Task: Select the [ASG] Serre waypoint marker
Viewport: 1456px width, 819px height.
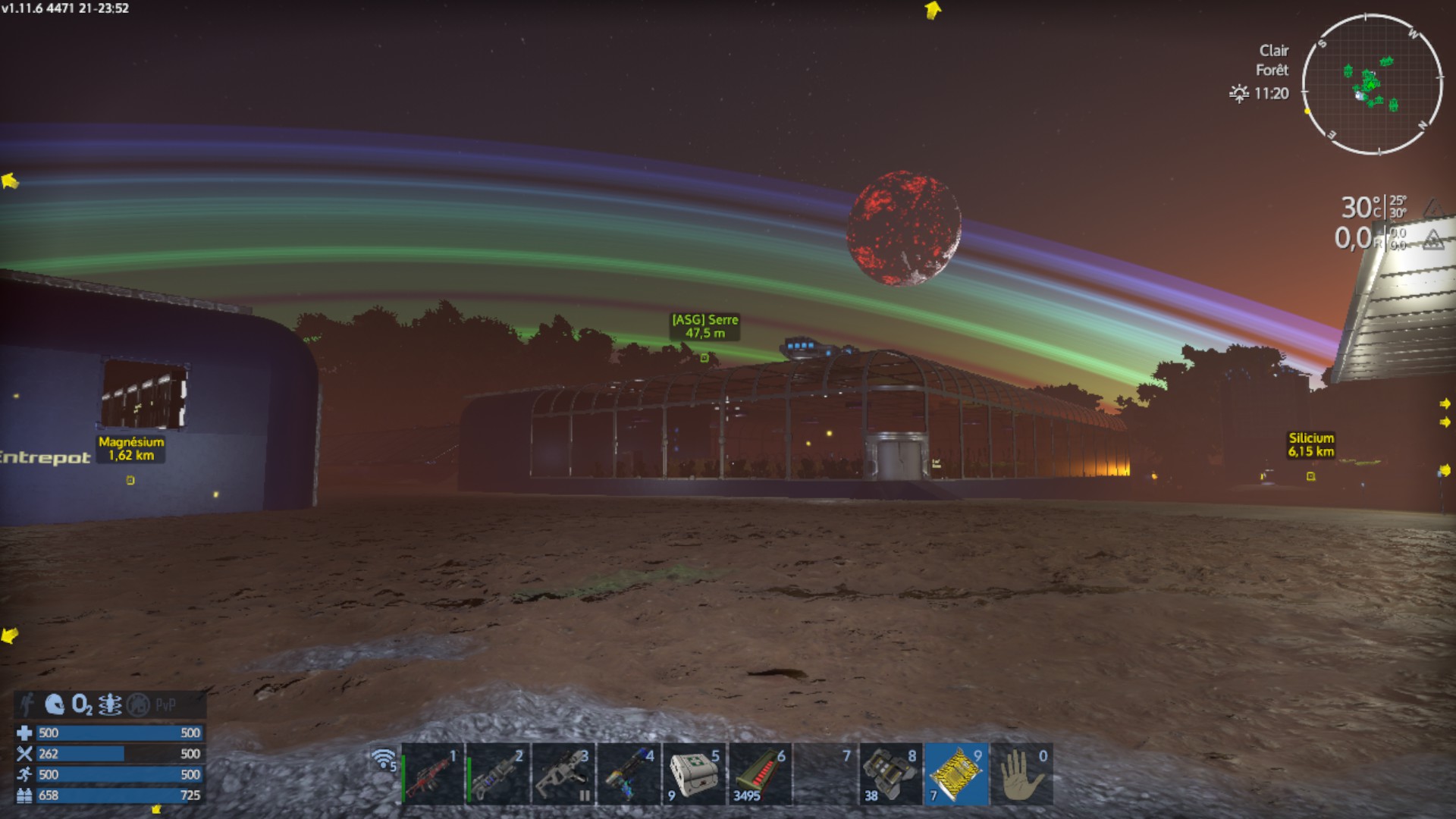Action: click(704, 357)
